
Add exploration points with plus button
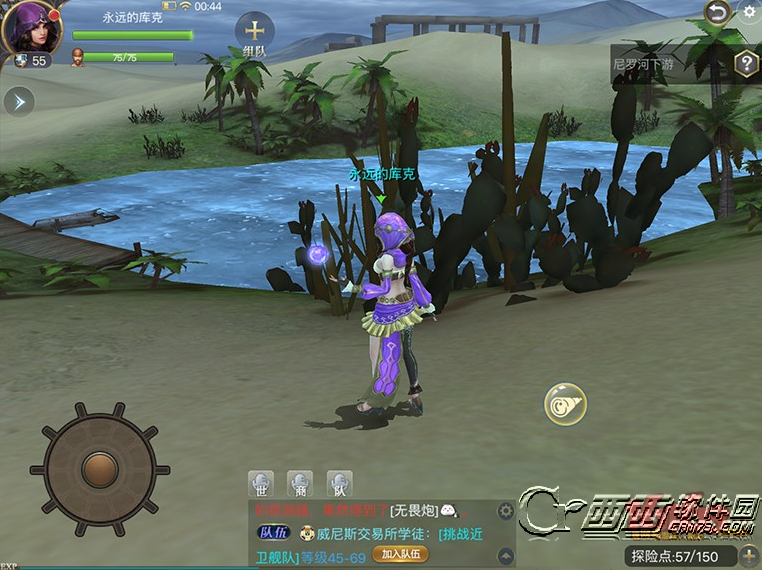point(749,555)
